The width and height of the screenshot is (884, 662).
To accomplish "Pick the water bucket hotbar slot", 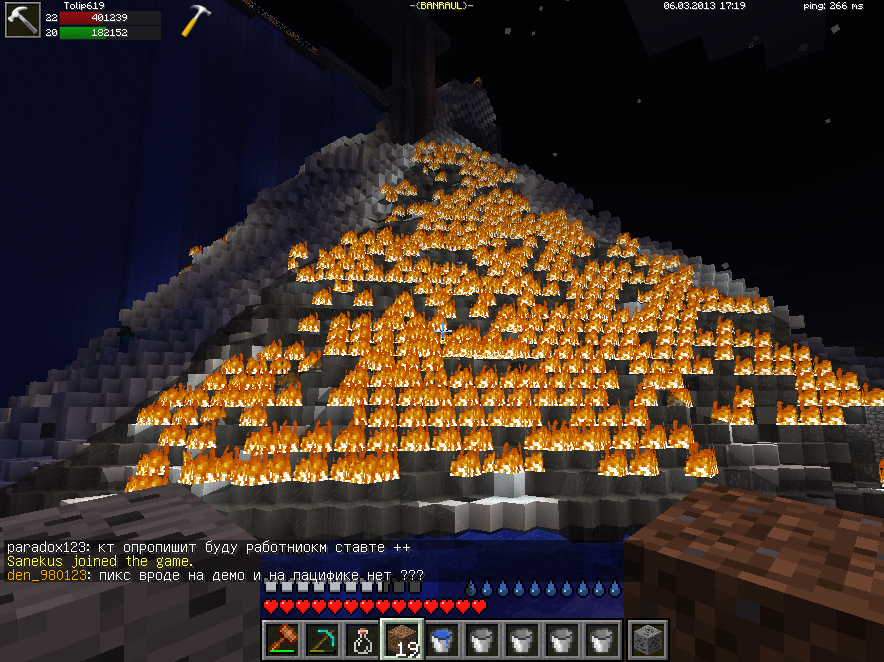I will pyautogui.click(x=442, y=639).
